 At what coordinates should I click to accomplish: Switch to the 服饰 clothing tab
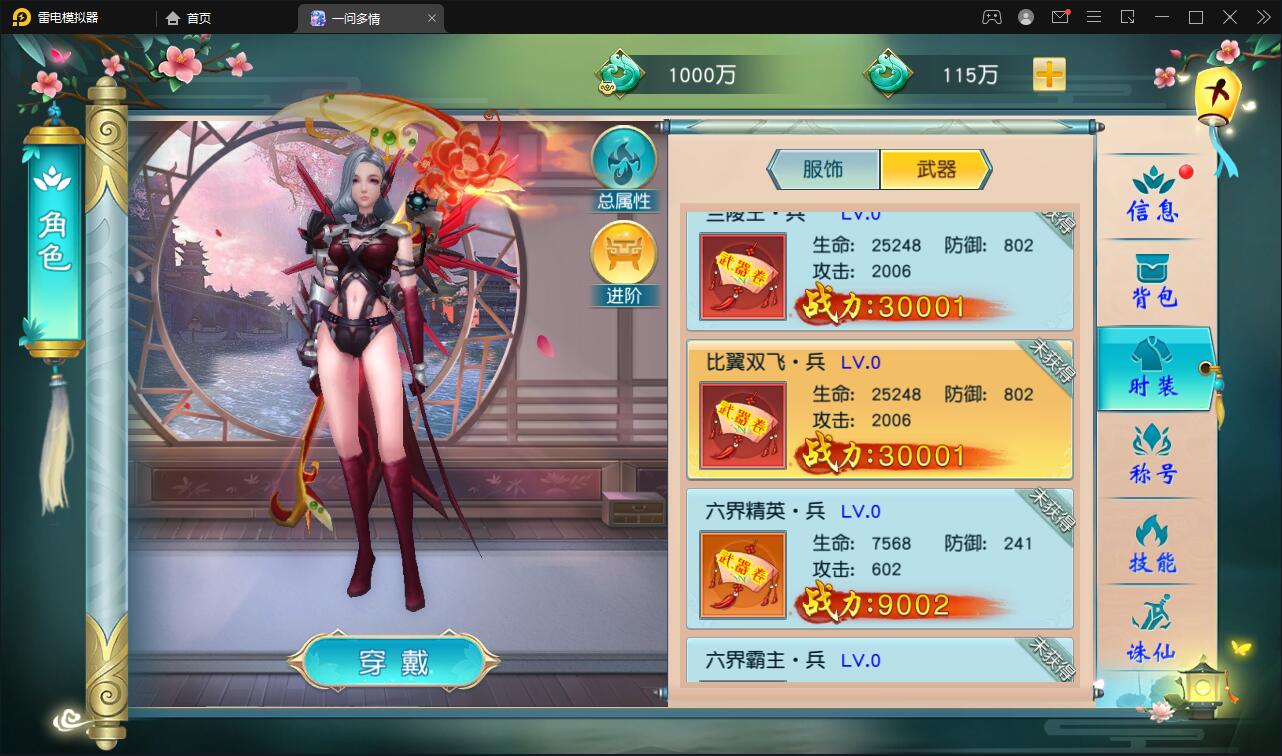(x=824, y=169)
